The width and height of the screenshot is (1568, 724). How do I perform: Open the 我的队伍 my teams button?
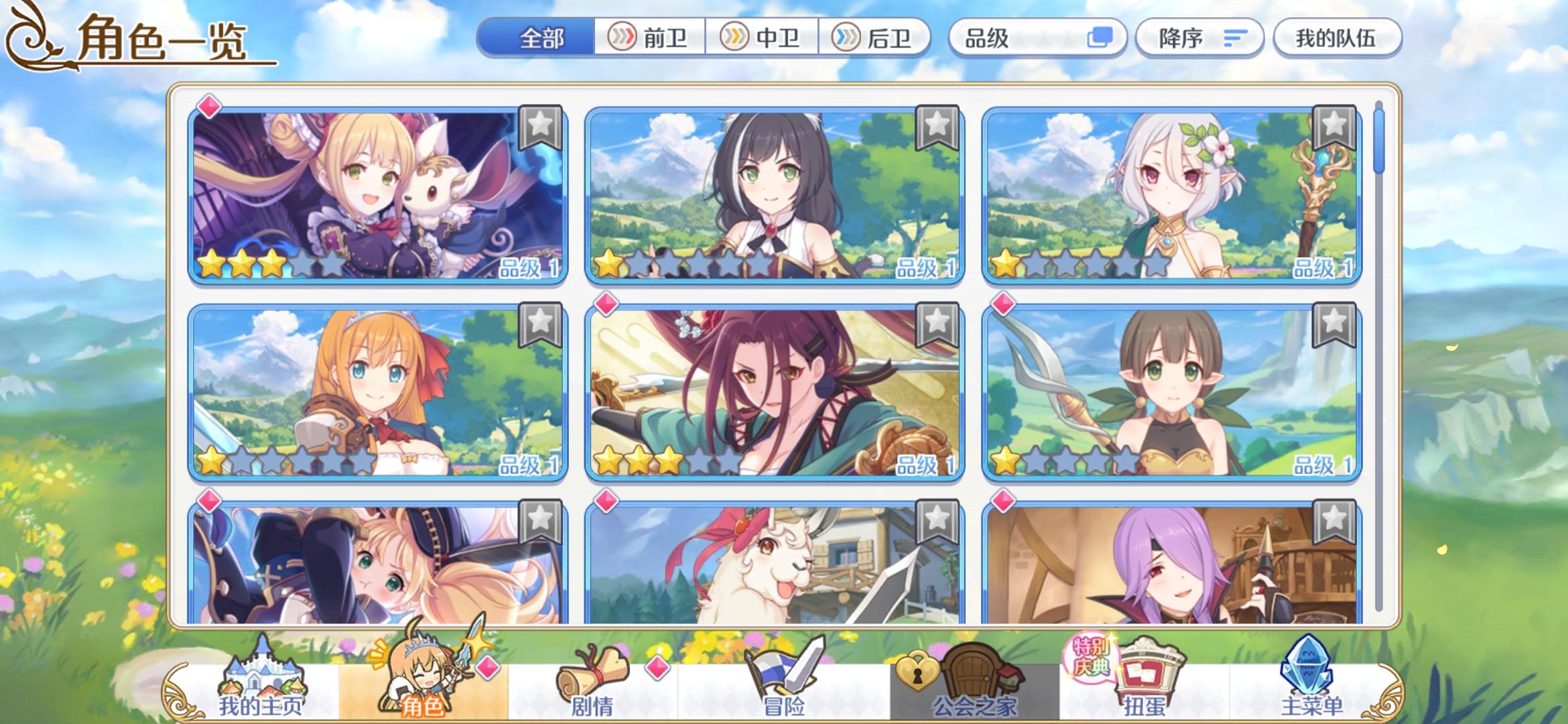pos(1337,38)
